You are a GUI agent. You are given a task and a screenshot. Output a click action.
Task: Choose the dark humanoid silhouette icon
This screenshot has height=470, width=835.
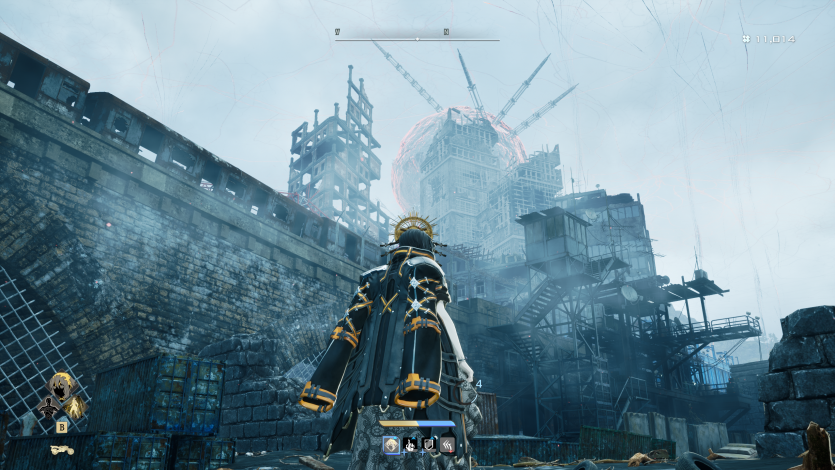48,406
